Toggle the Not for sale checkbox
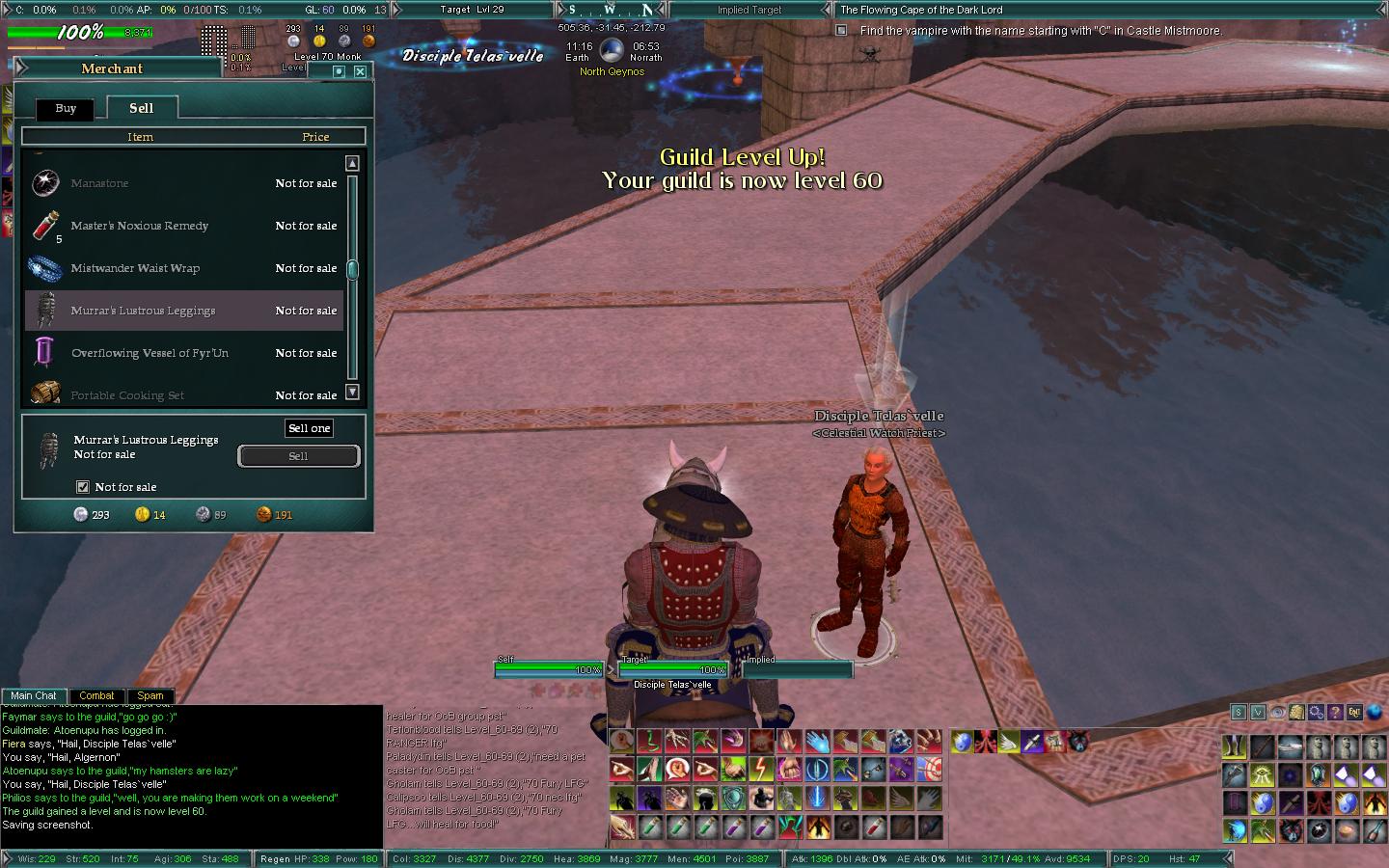 point(83,487)
